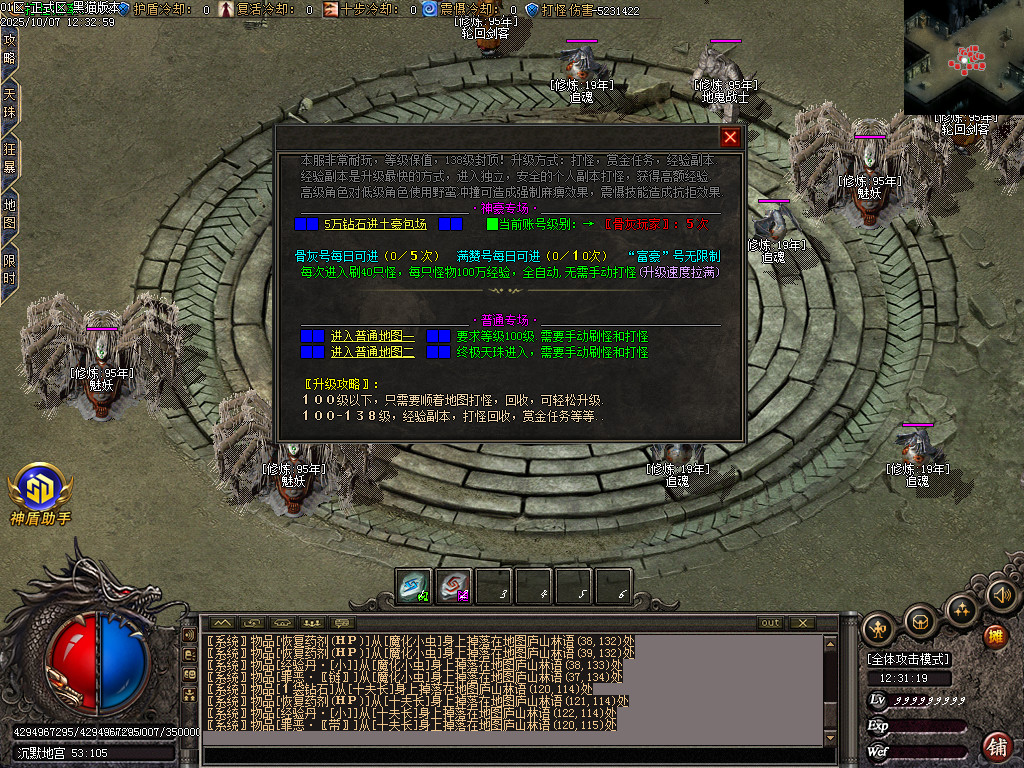The height and width of the screenshot is (768, 1024).
Task: Open the 摊 stall button
Action: 995,636
